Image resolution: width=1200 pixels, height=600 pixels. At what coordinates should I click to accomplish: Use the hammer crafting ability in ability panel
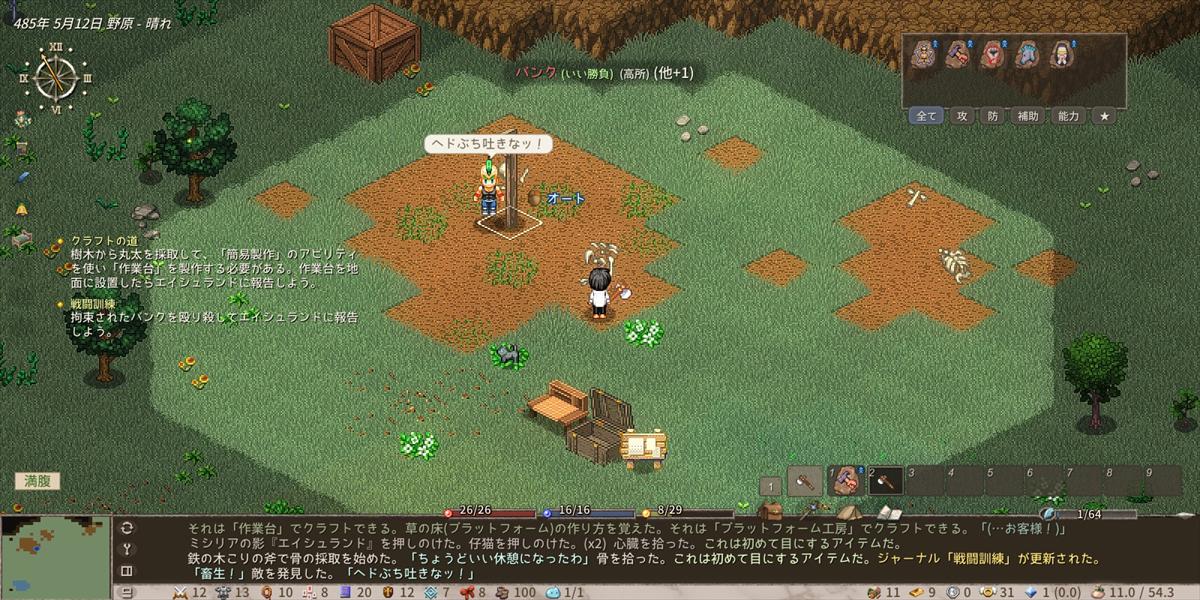click(958, 55)
